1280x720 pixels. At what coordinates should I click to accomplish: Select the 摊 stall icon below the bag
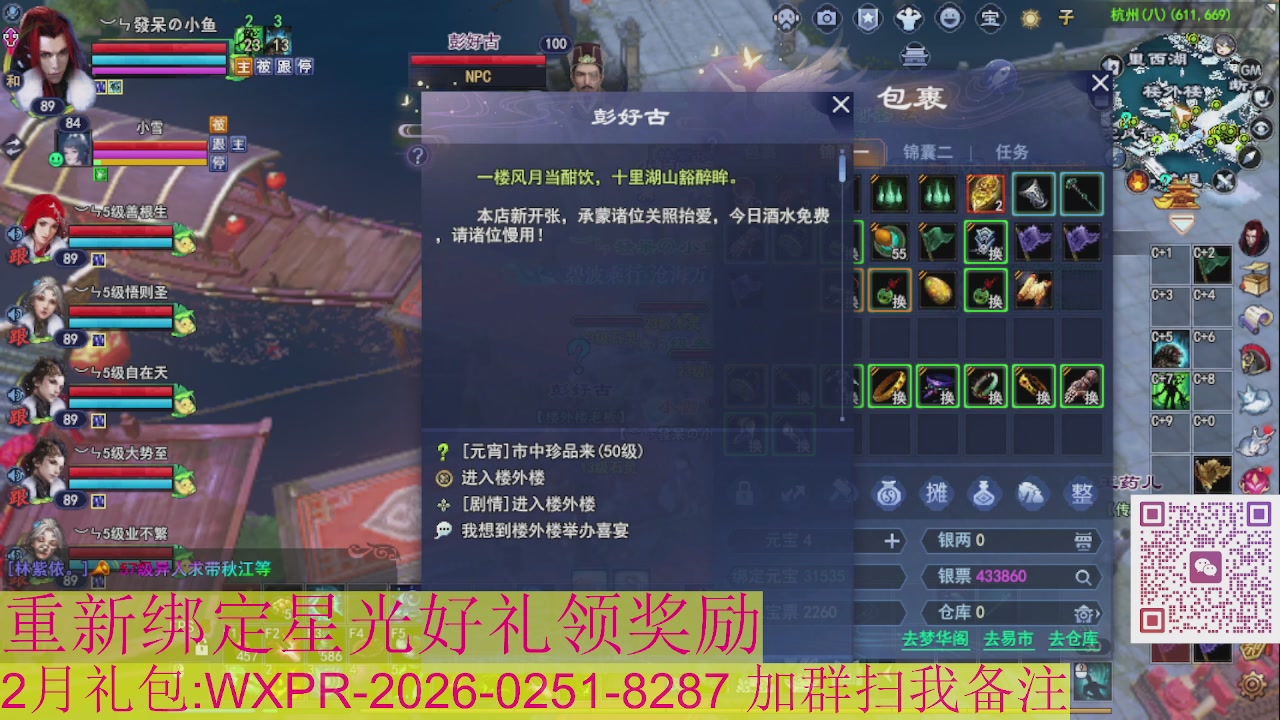[x=936, y=493]
